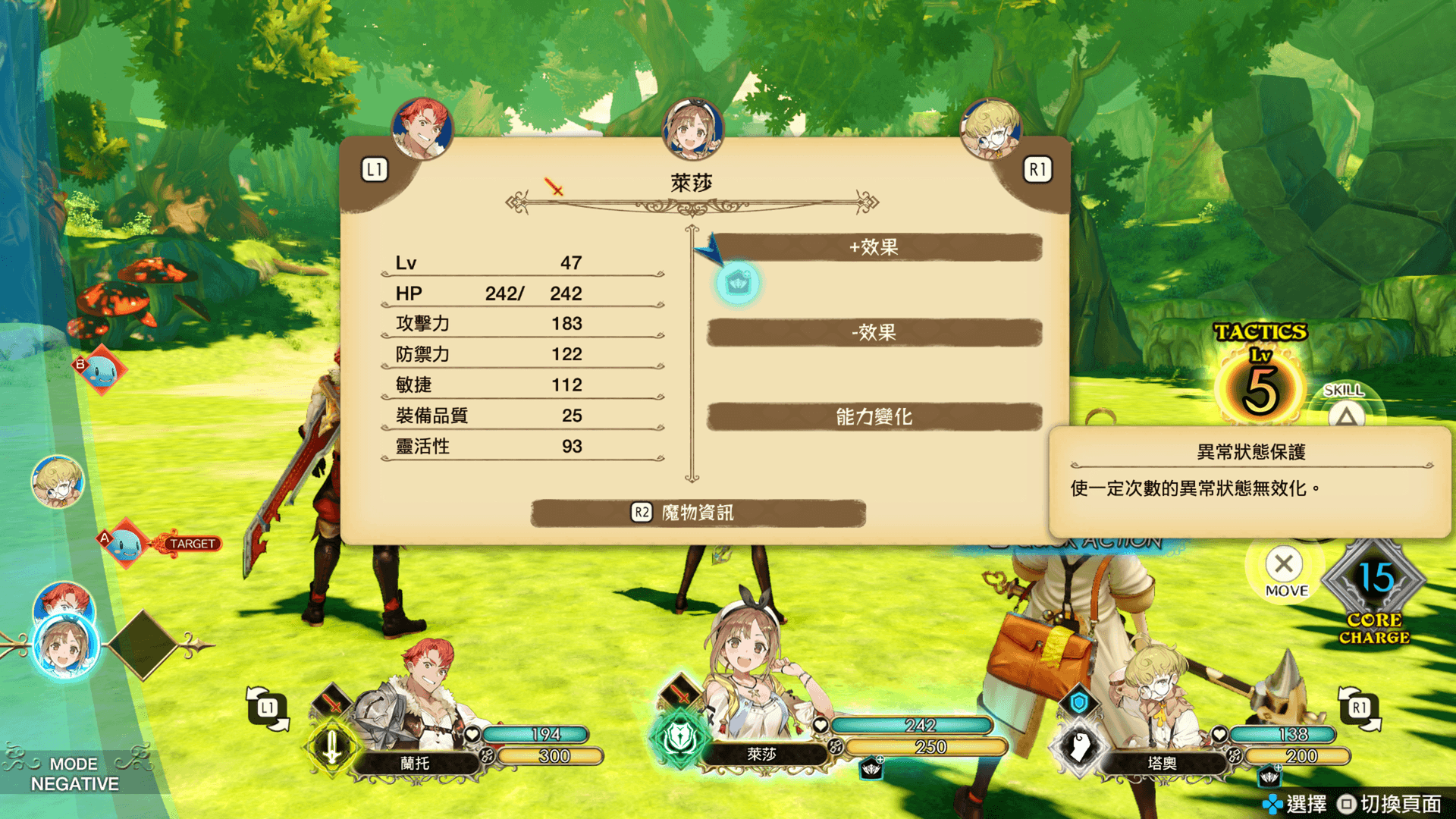Switch to Lent's red-haired portrait tab
The width and height of the screenshot is (1456, 819).
point(422,129)
